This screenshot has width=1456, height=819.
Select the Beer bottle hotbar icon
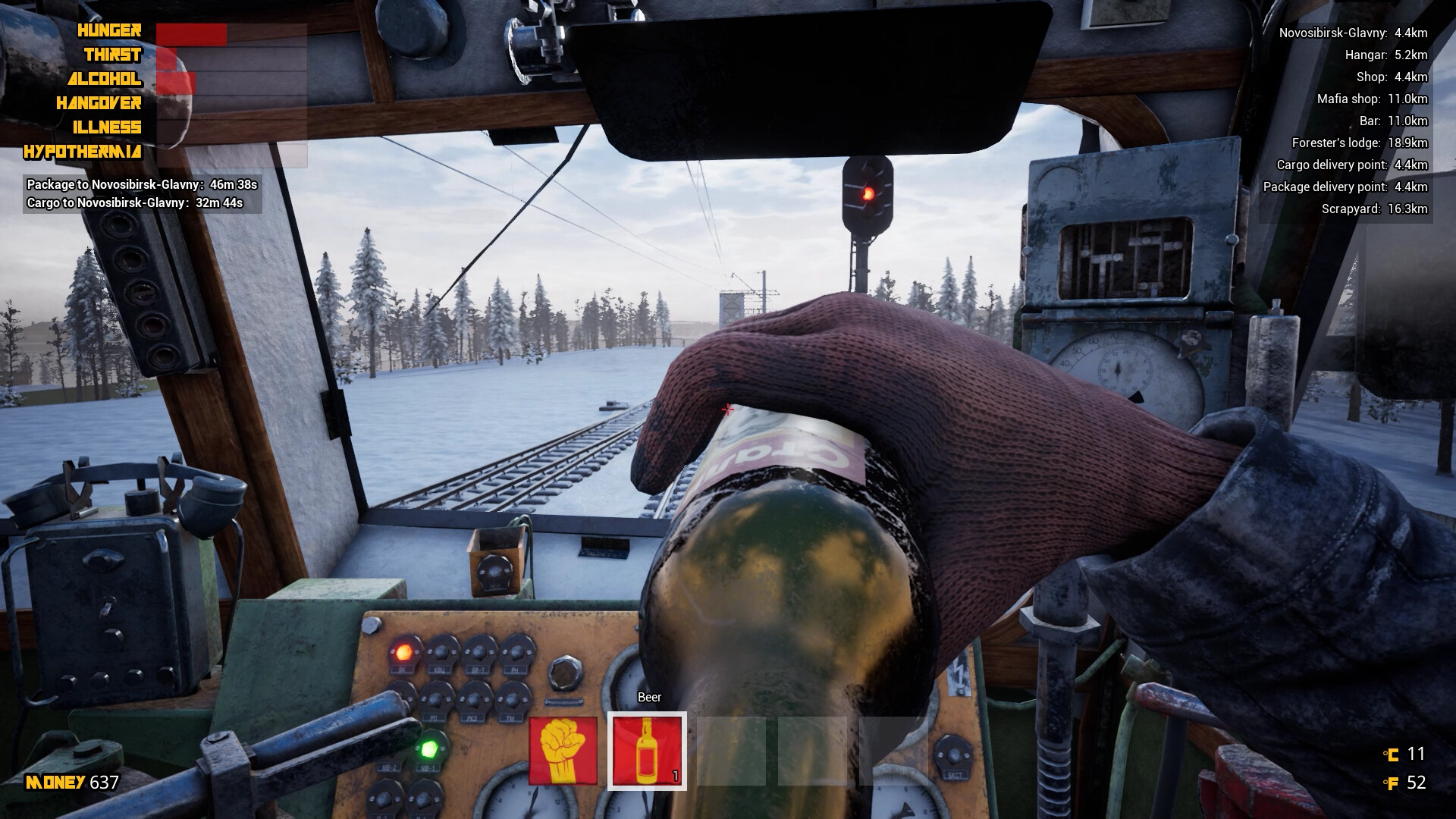647,752
